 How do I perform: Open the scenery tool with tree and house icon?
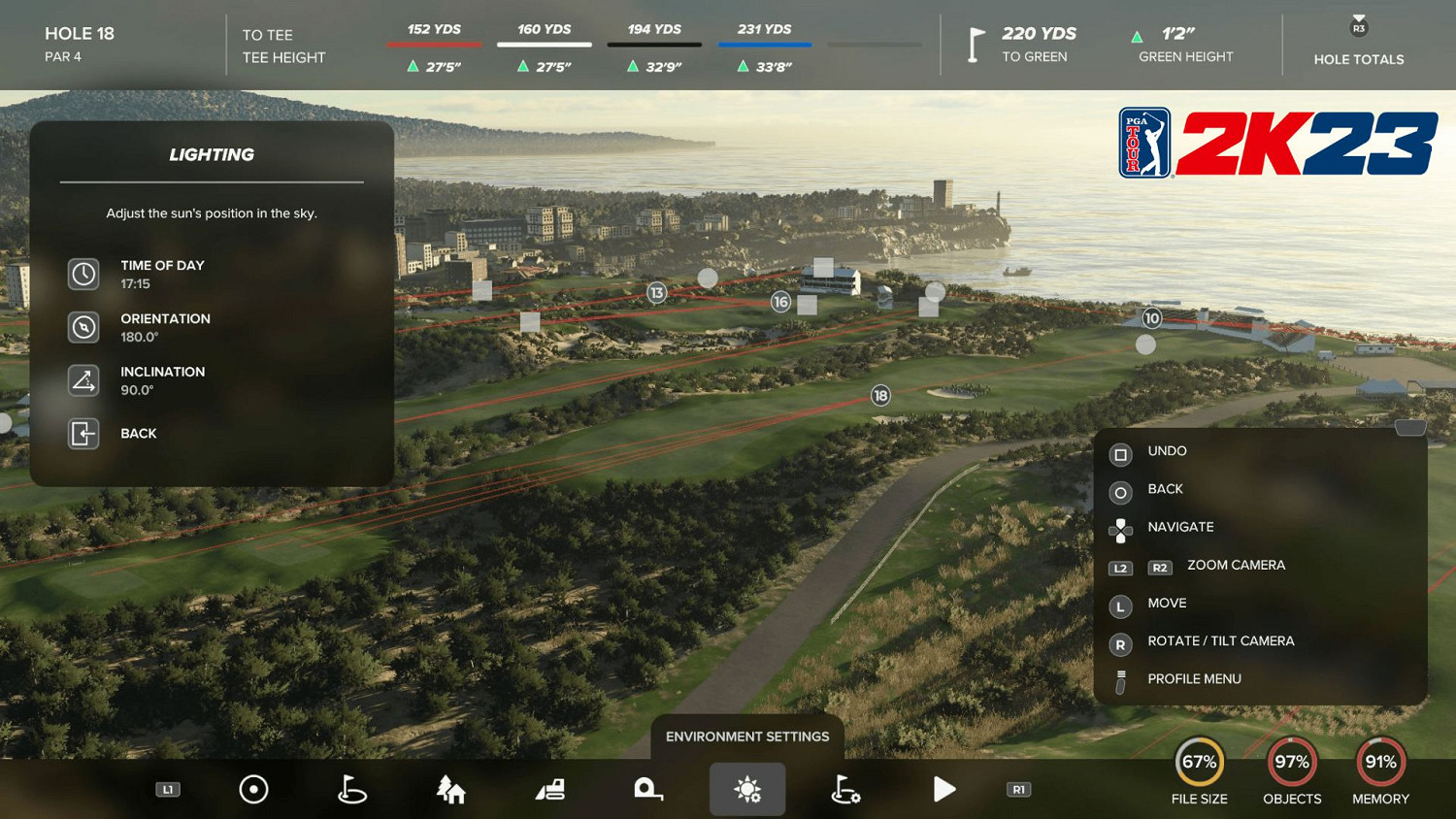coord(449,789)
